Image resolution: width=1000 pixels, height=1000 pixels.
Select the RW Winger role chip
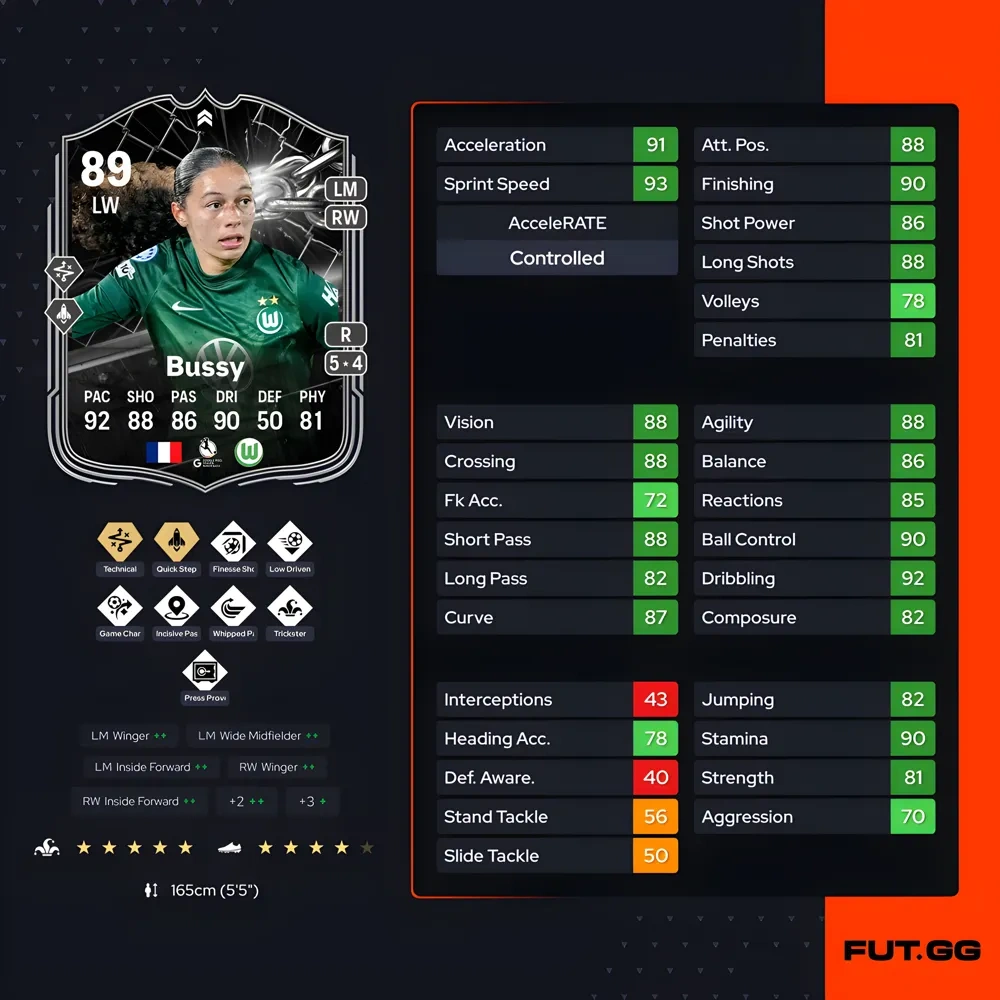(x=277, y=768)
